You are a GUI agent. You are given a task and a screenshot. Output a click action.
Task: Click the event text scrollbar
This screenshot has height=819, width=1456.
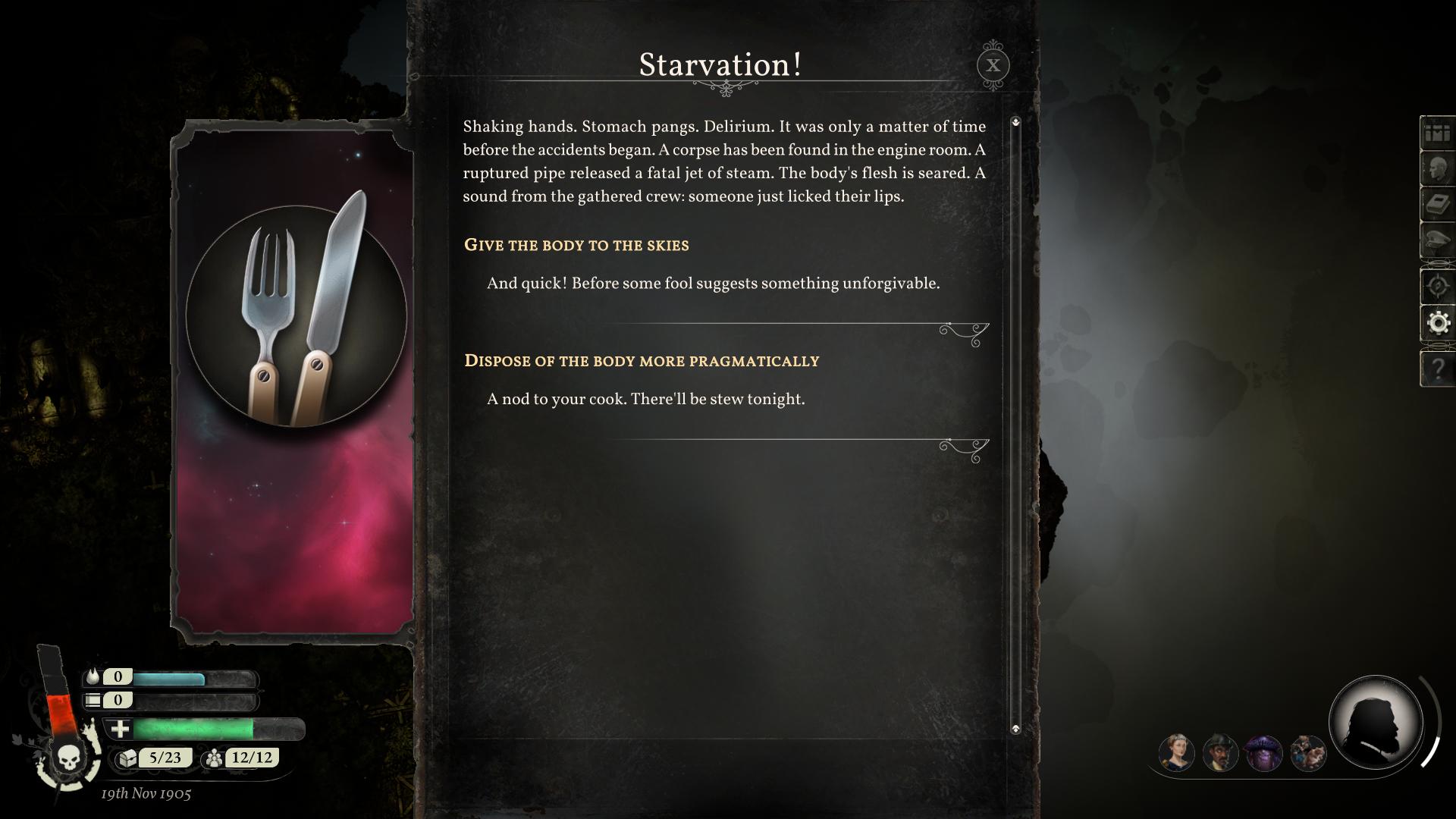tap(1015, 425)
